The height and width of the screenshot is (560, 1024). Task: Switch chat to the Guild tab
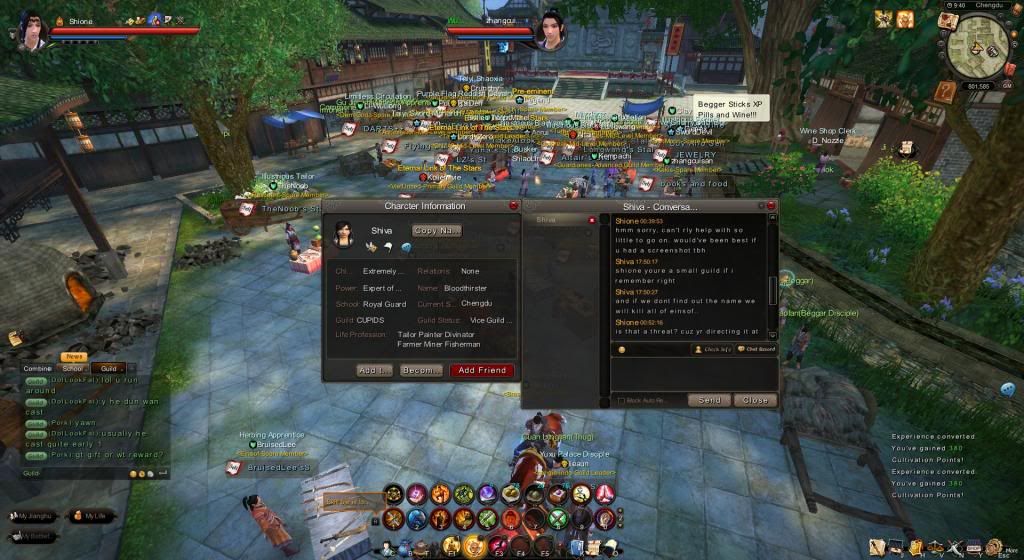(x=108, y=368)
